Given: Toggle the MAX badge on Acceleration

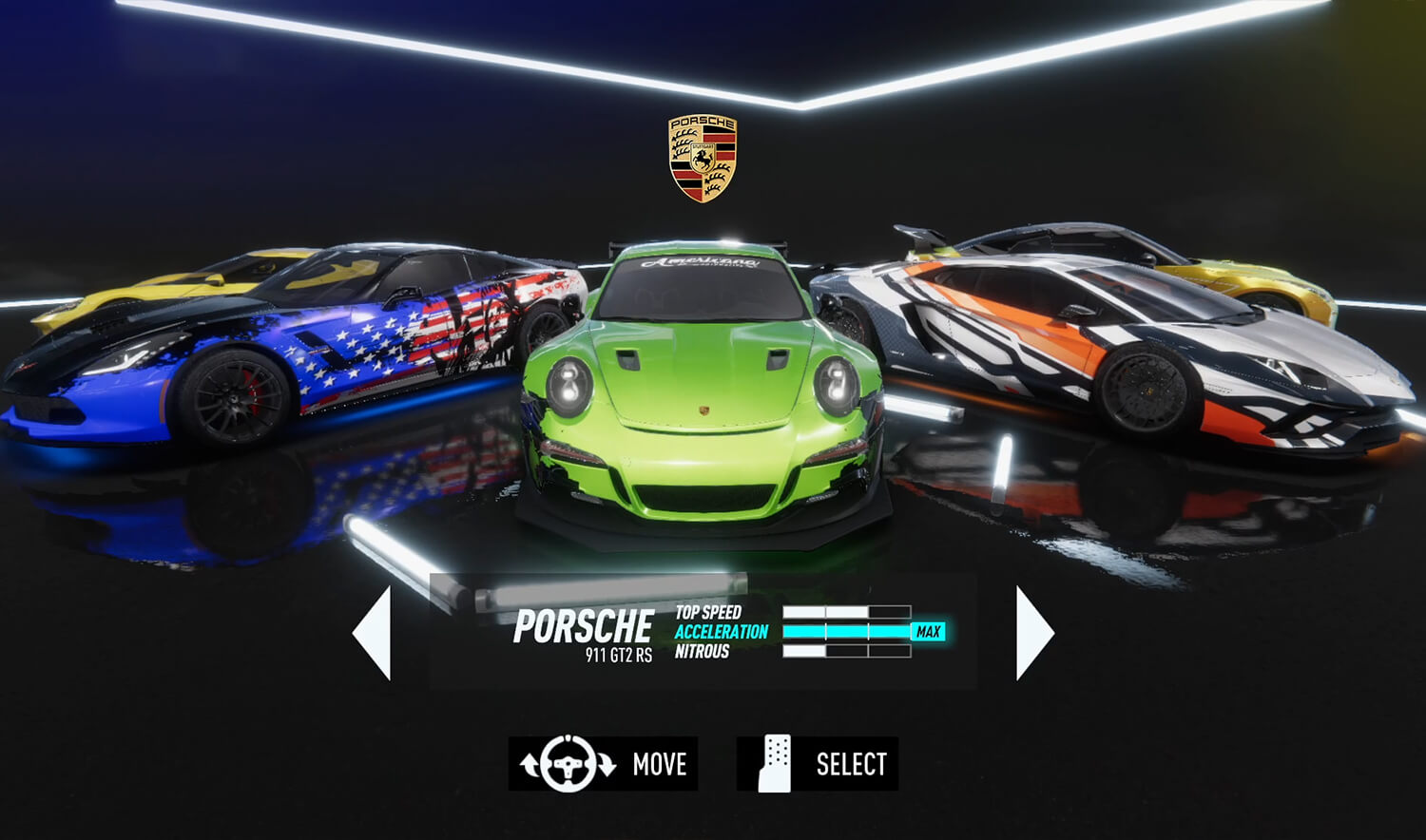Looking at the screenshot, I should click(929, 630).
